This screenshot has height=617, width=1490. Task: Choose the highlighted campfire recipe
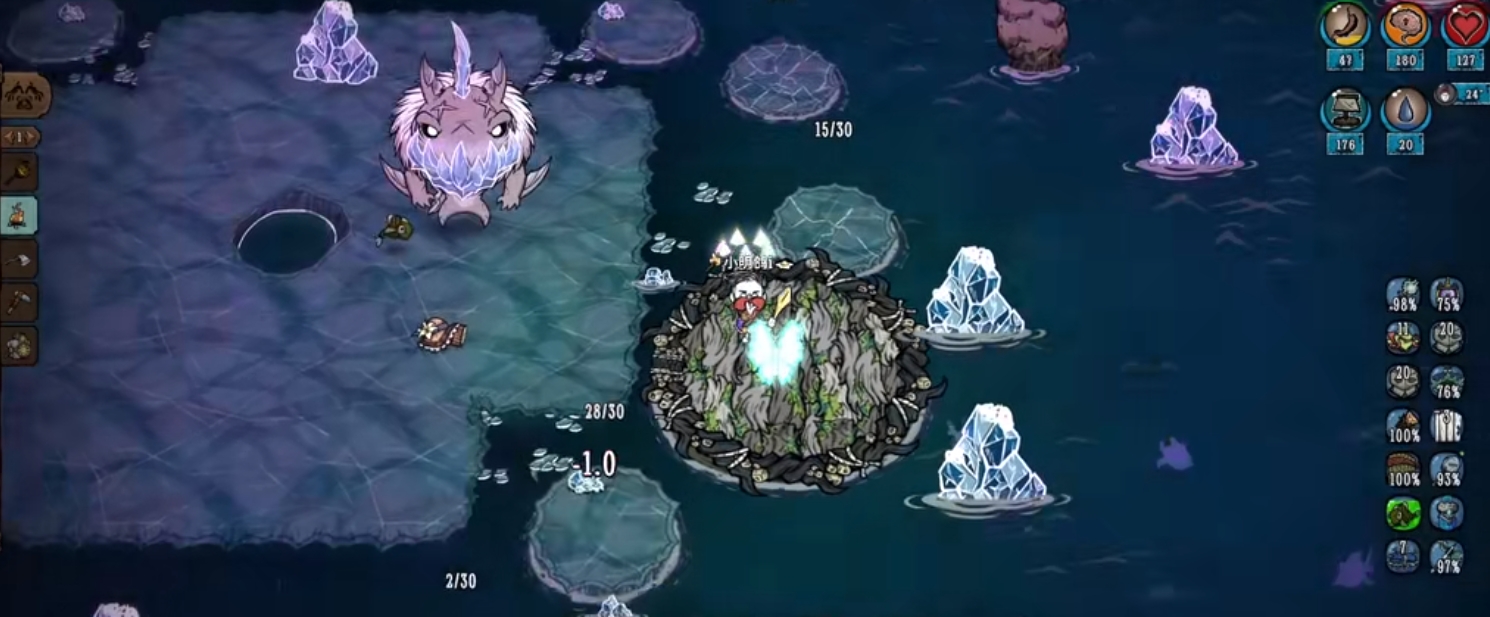pyautogui.click(x=19, y=215)
